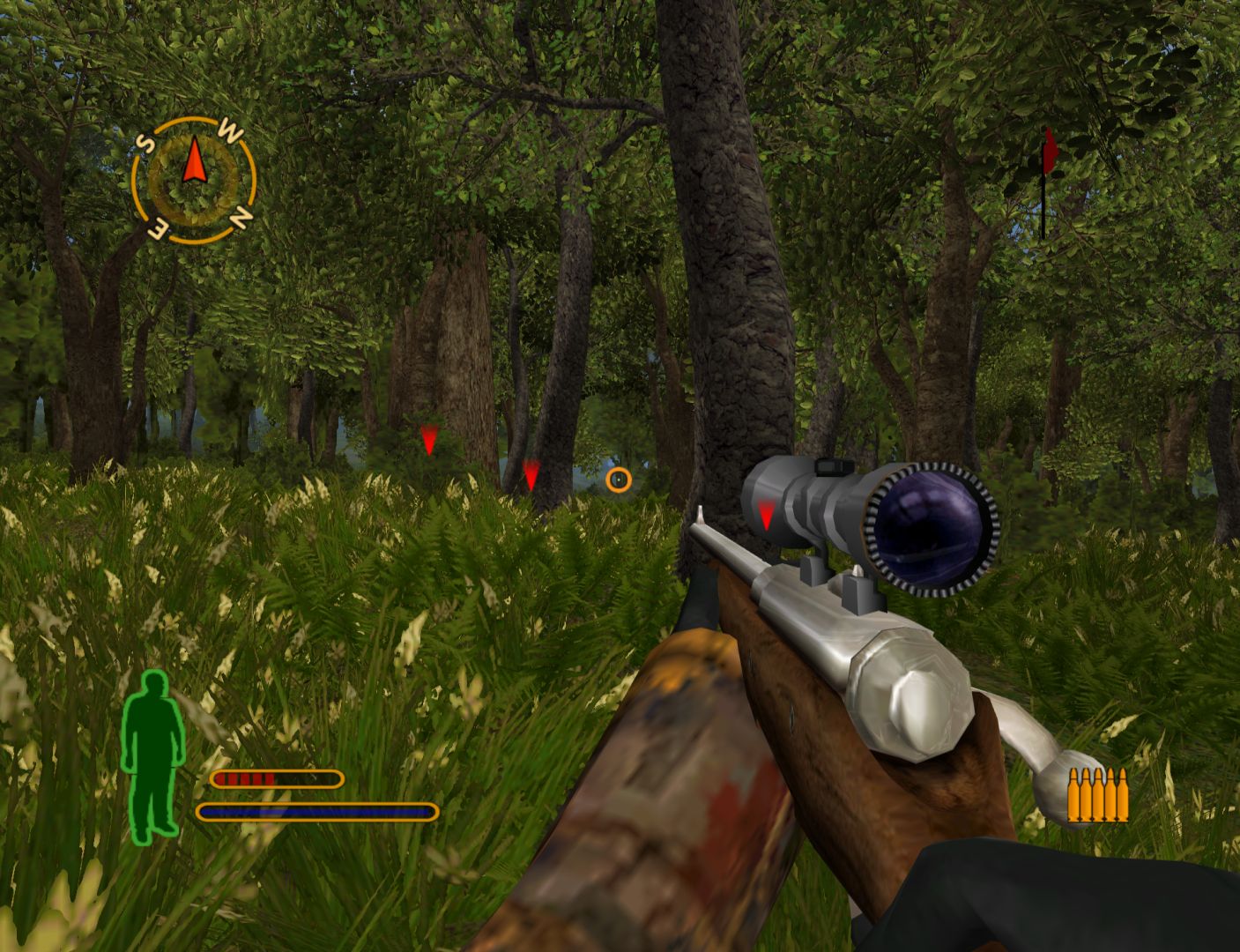
Task: Click the red wind direction flag
Action: [x=1049, y=155]
